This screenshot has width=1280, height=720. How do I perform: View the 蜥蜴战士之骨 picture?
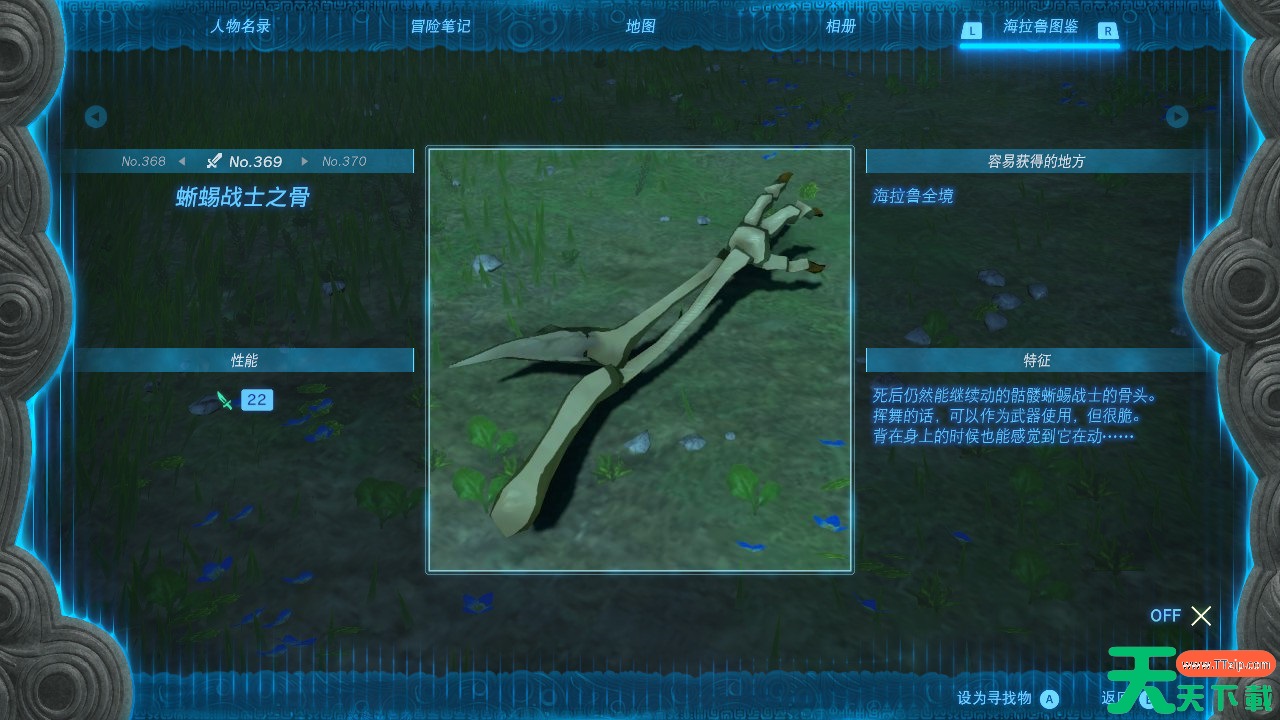point(640,360)
